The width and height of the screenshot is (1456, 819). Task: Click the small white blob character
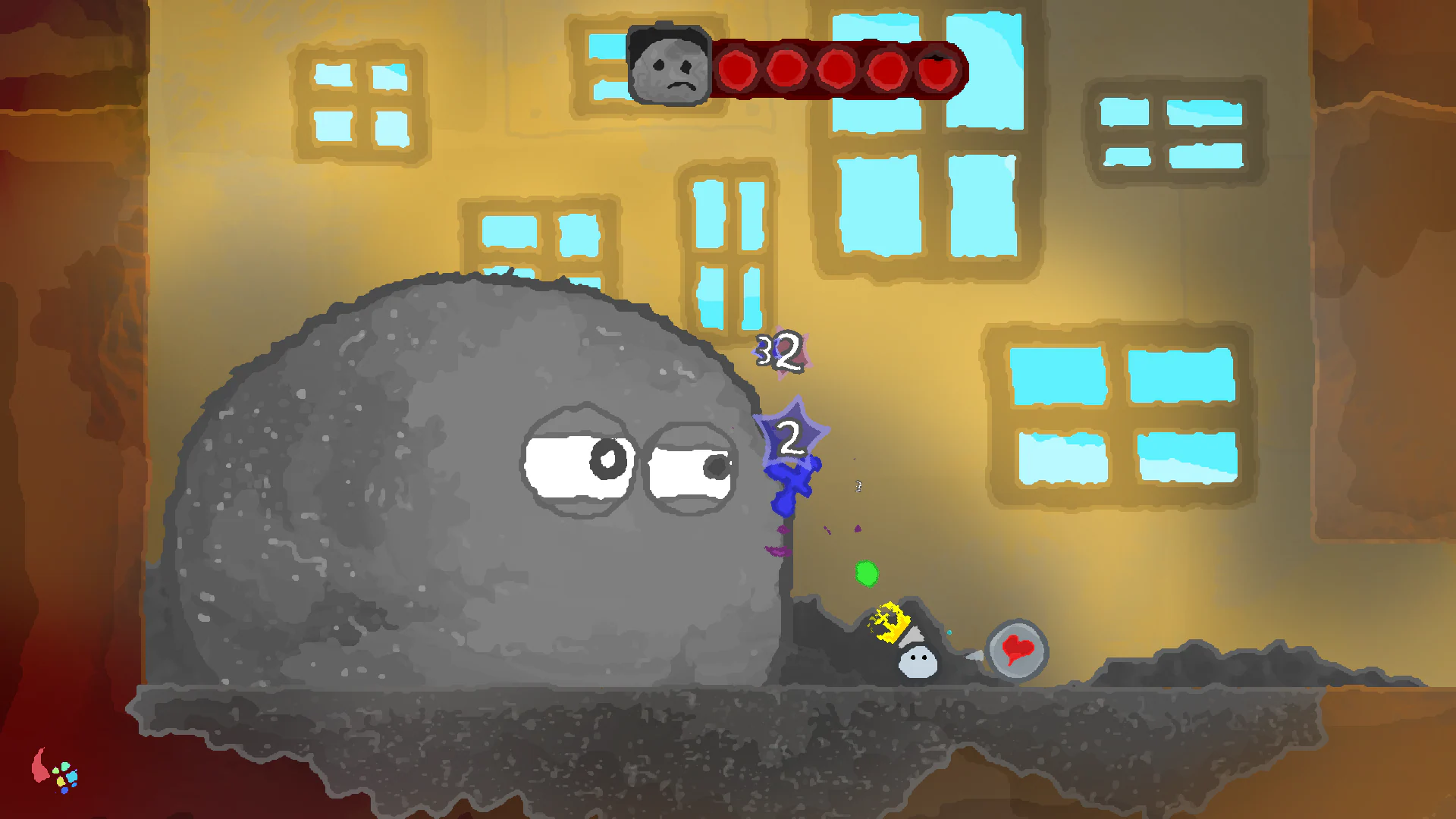click(918, 664)
